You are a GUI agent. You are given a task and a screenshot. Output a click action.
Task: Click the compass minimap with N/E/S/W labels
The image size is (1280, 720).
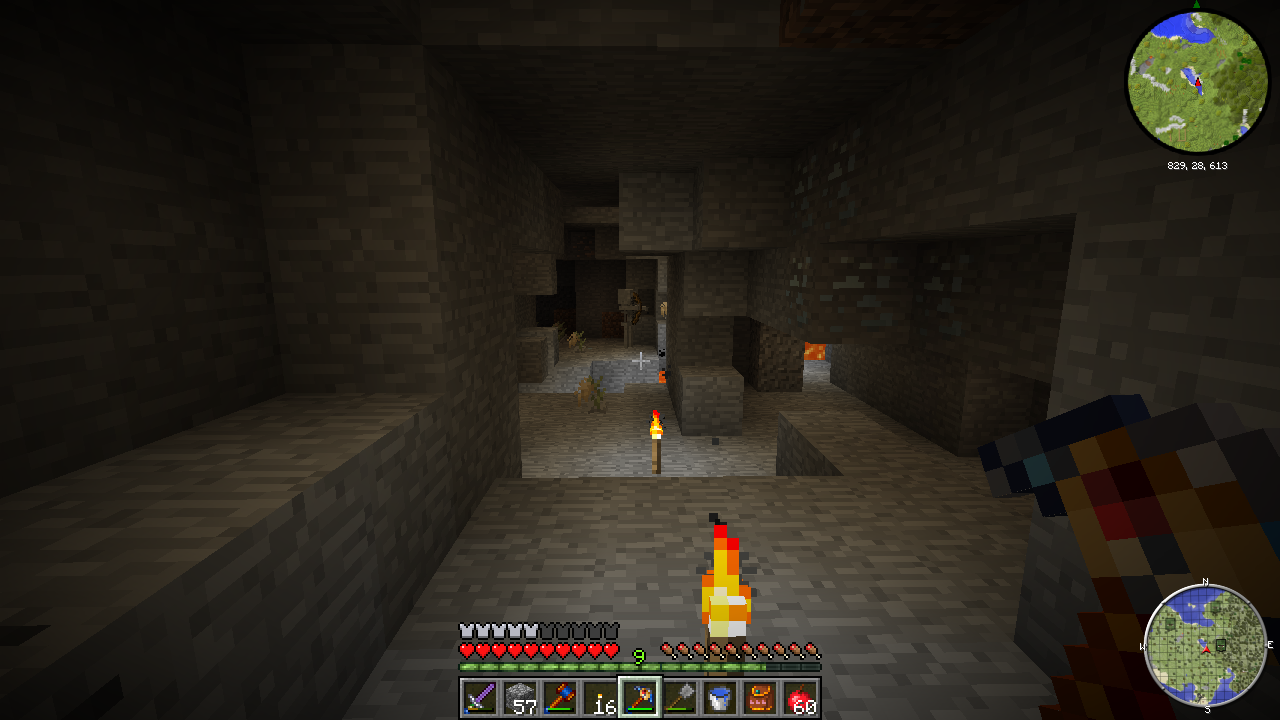[1205, 645]
